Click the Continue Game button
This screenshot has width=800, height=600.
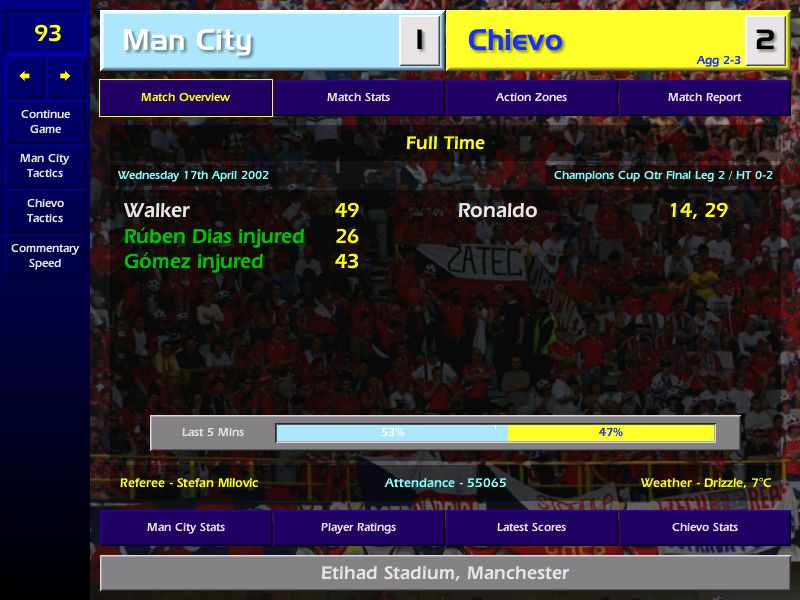45,122
